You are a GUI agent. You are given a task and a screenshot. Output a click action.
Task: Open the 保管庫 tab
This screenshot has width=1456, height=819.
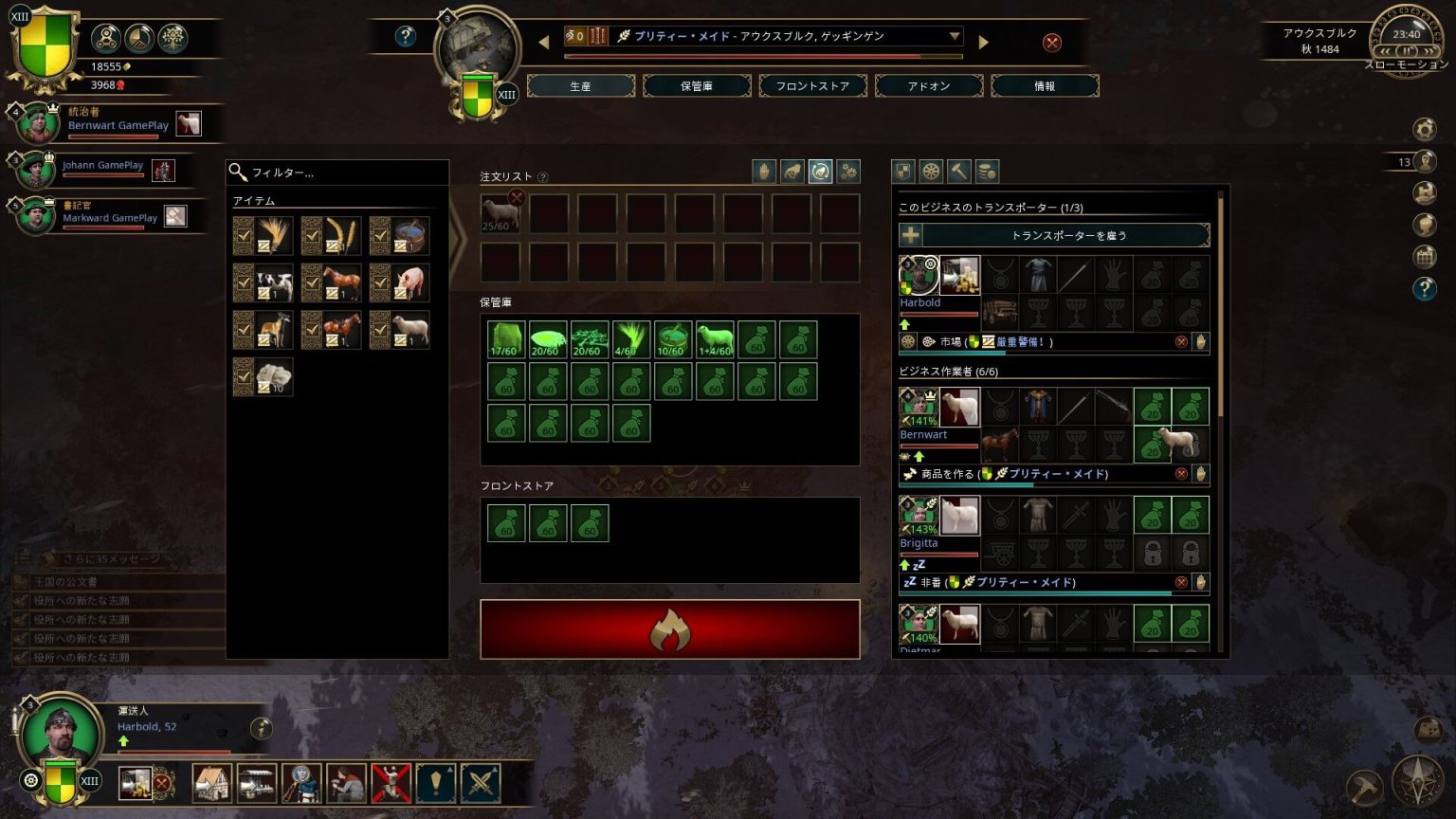[697, 86]
